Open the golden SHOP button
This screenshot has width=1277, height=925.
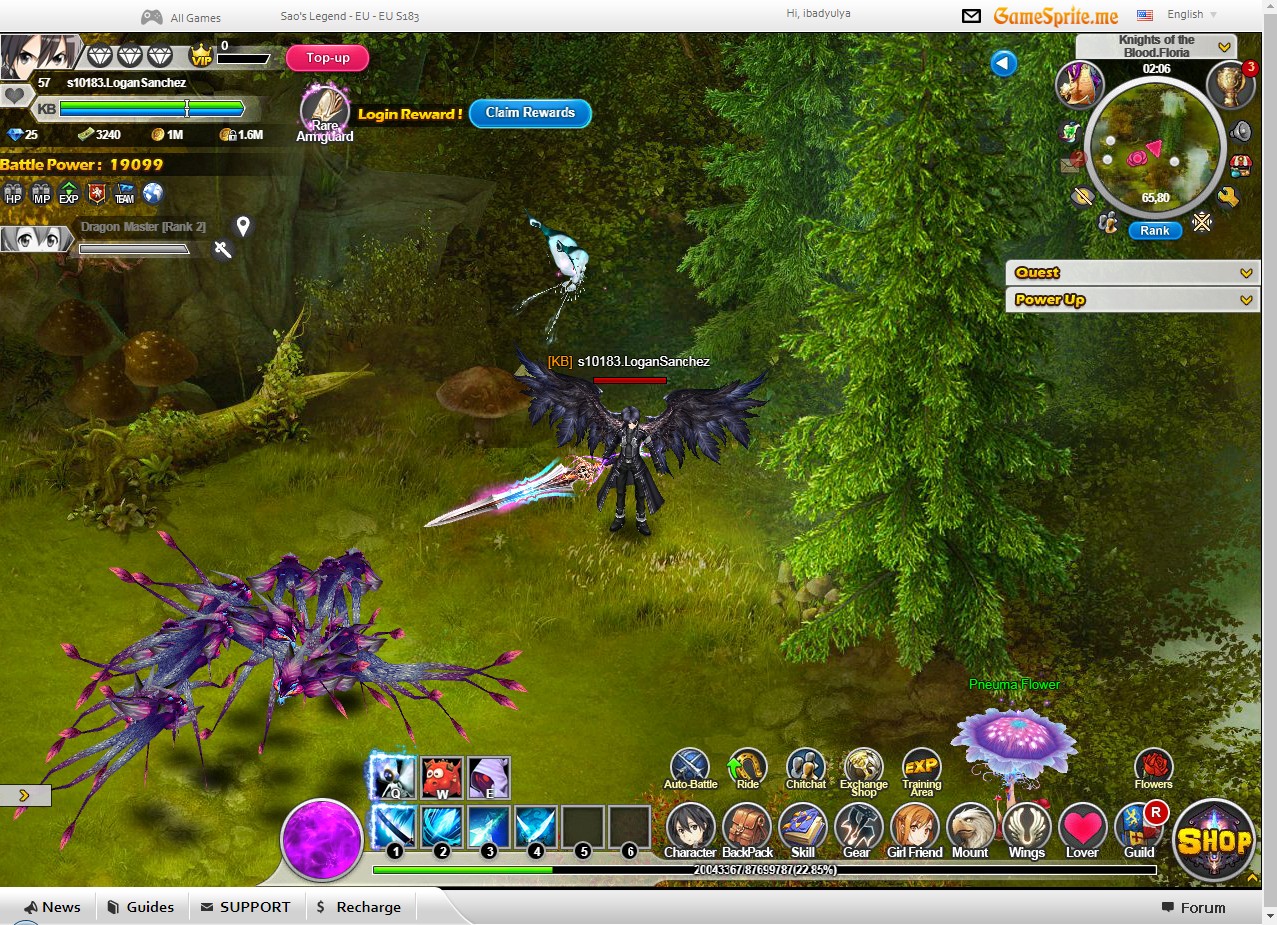point(1214,840)
